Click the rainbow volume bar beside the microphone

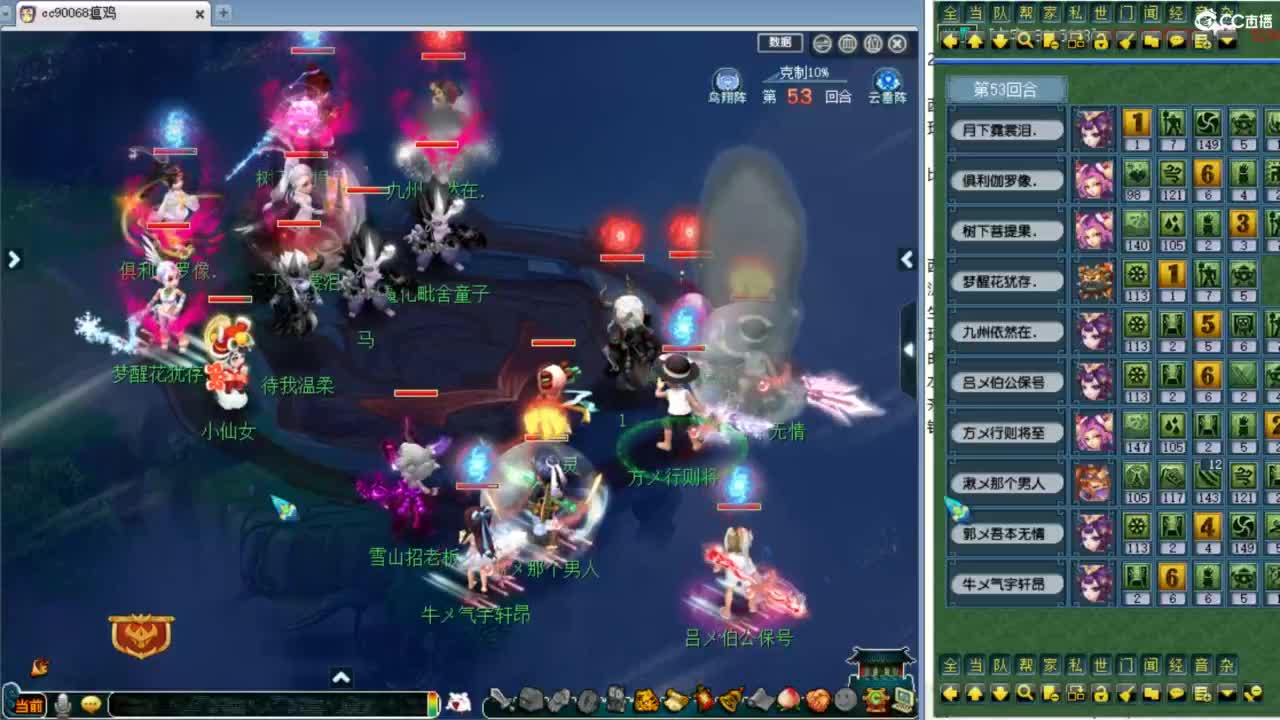pos(433,704)
